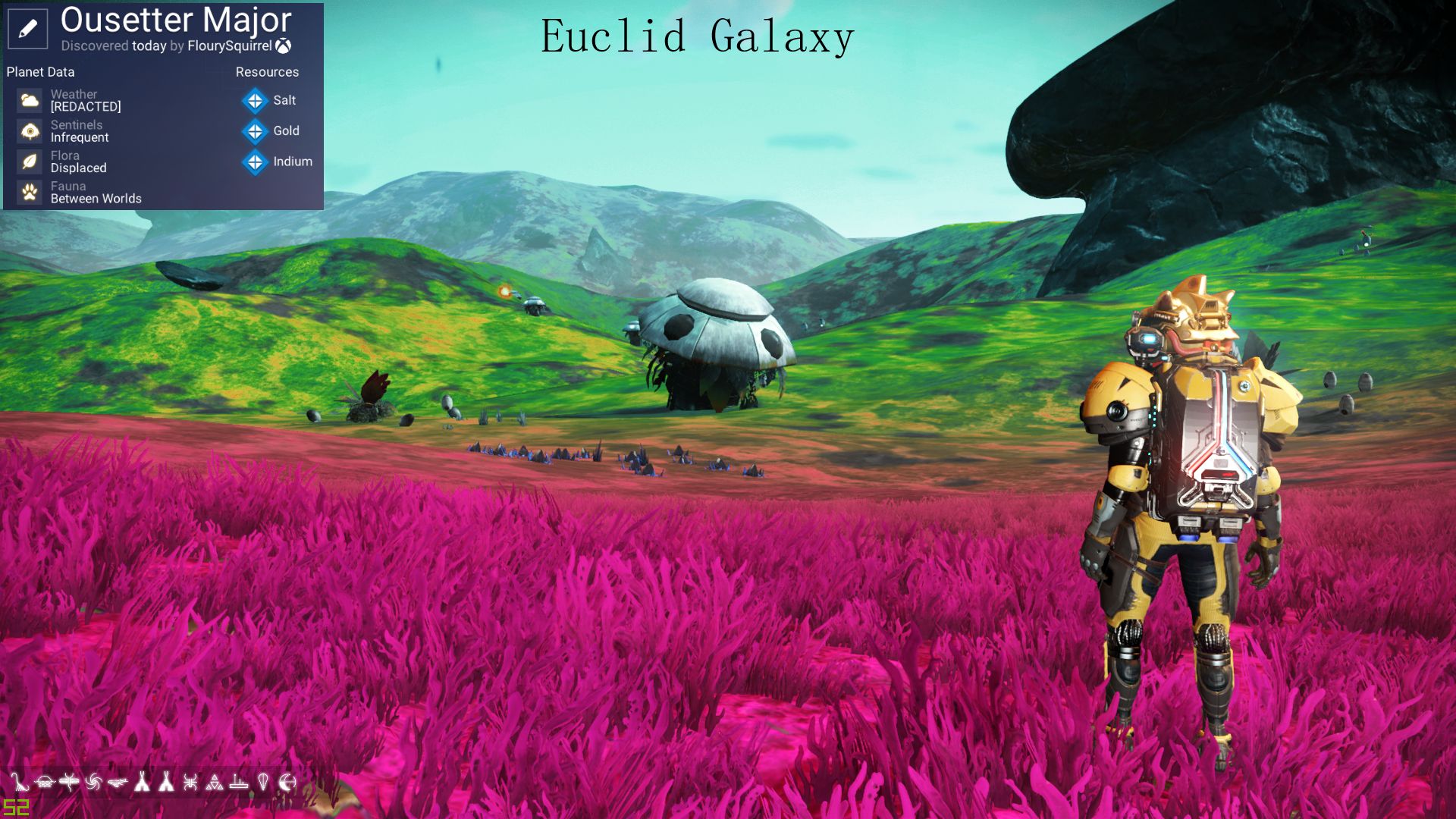Viewport: 1456px width, 819px height.
Task: Click the Sentinels eye icon
Action: point(30,130)
